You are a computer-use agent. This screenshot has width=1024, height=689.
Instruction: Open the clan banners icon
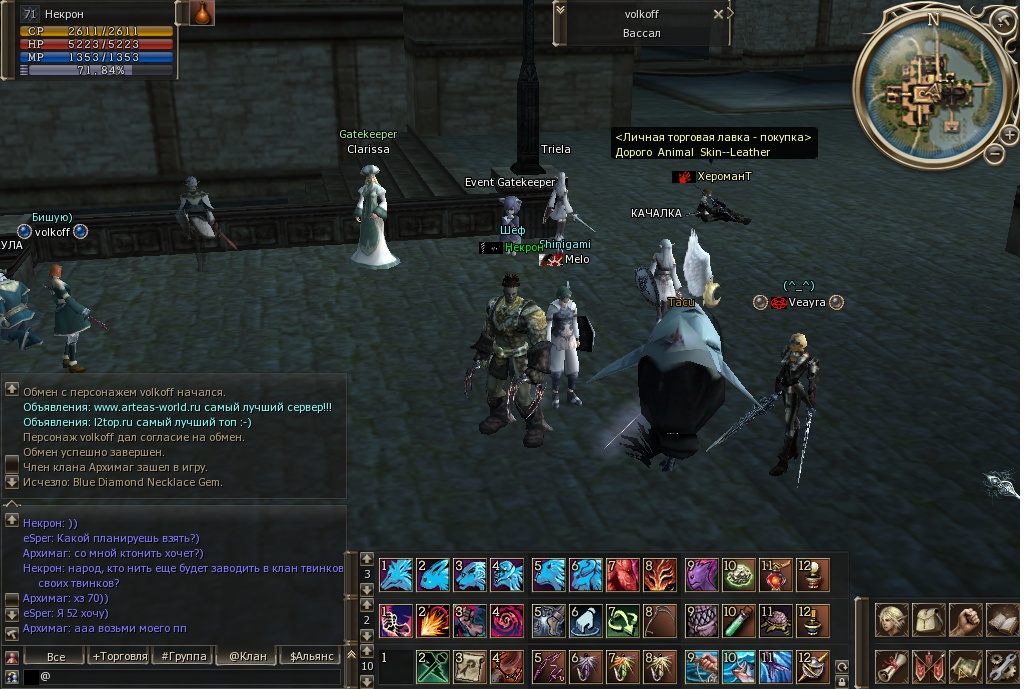[930, 667]
